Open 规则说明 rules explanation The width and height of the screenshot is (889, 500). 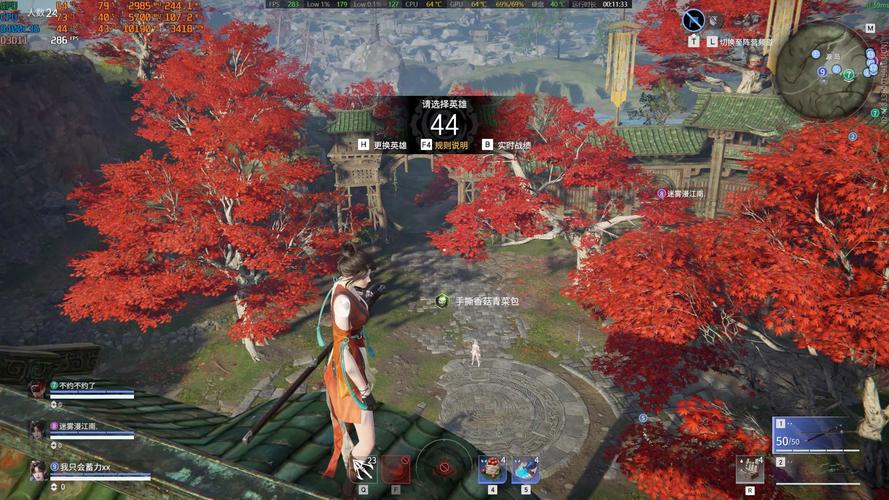445,145
